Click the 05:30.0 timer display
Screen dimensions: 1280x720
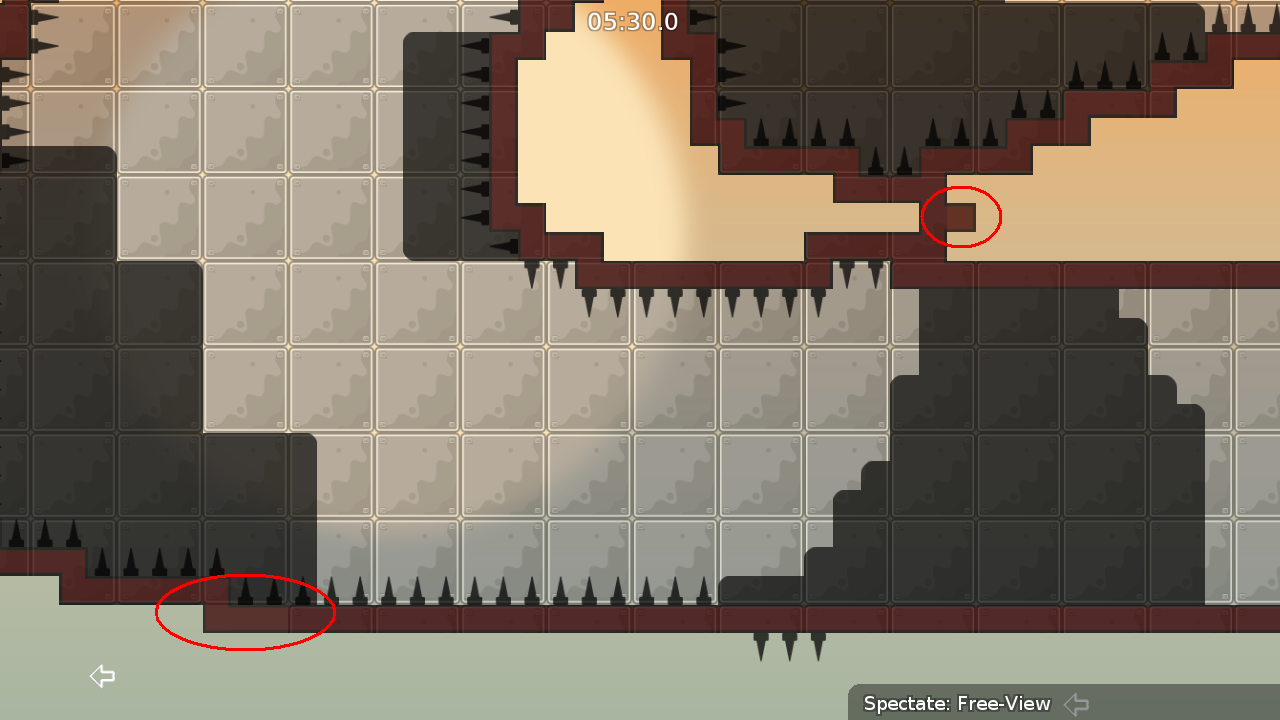click(631, 21)
